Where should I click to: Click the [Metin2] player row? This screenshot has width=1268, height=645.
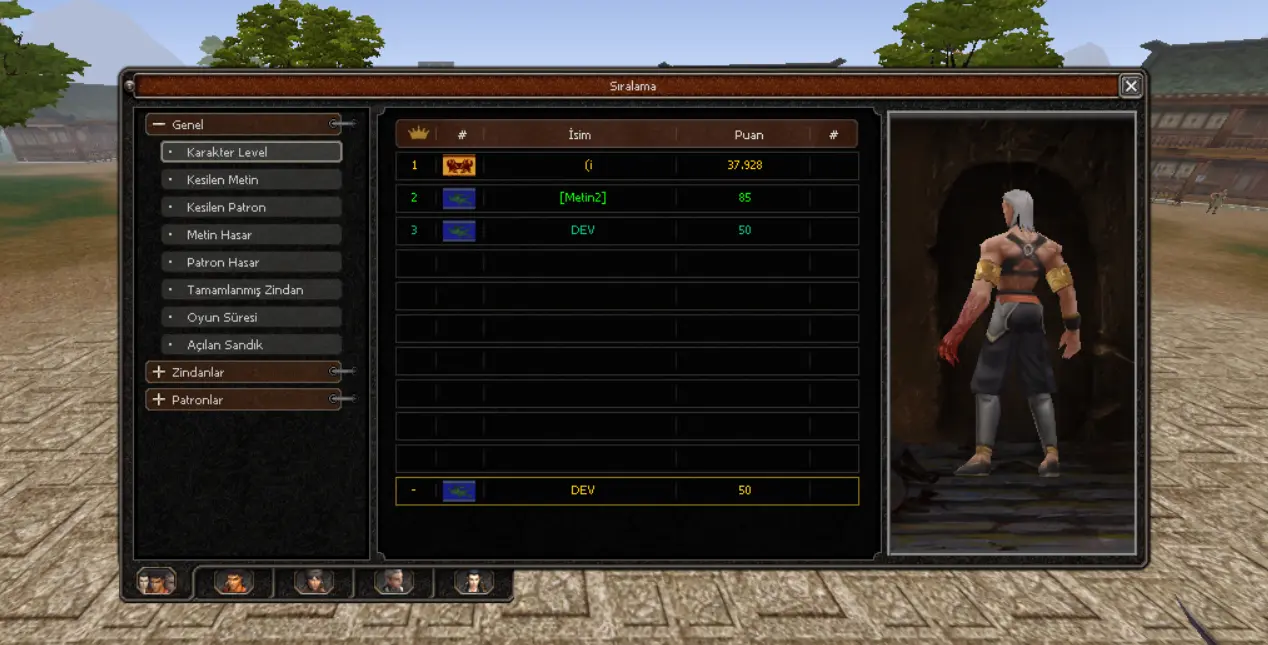click(627, 198)
